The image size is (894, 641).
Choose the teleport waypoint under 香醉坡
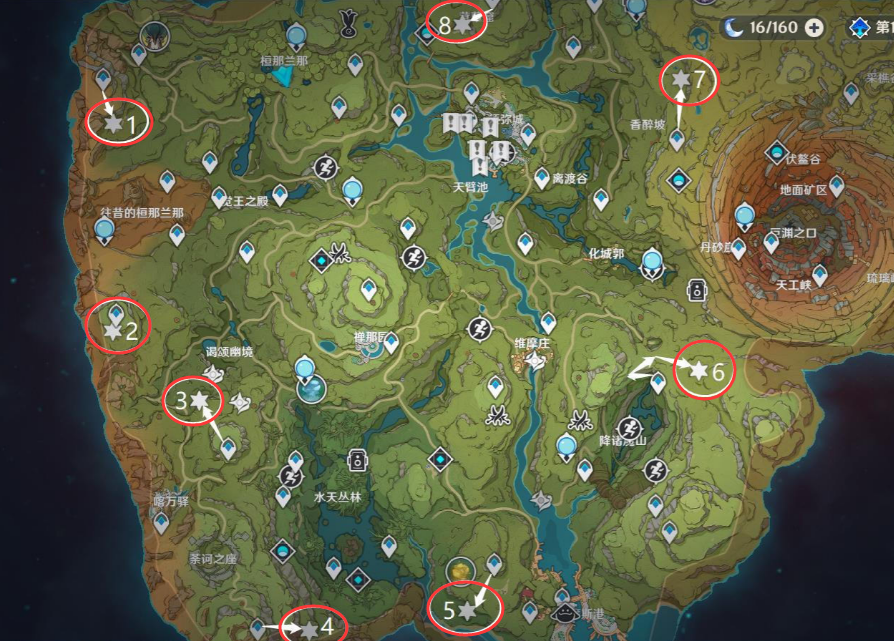677,139
